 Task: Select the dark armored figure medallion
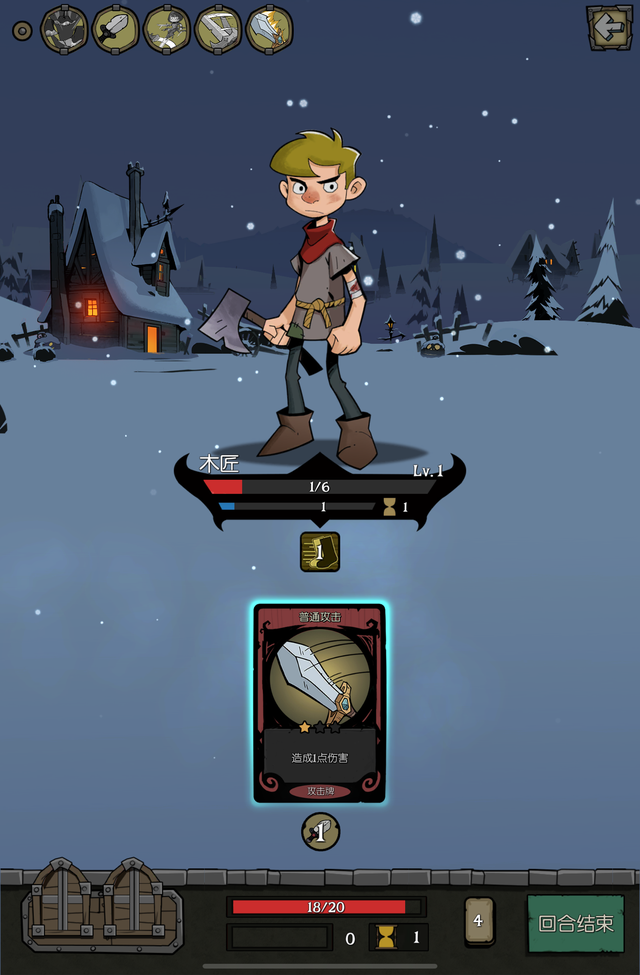click(x=64, y=29)
